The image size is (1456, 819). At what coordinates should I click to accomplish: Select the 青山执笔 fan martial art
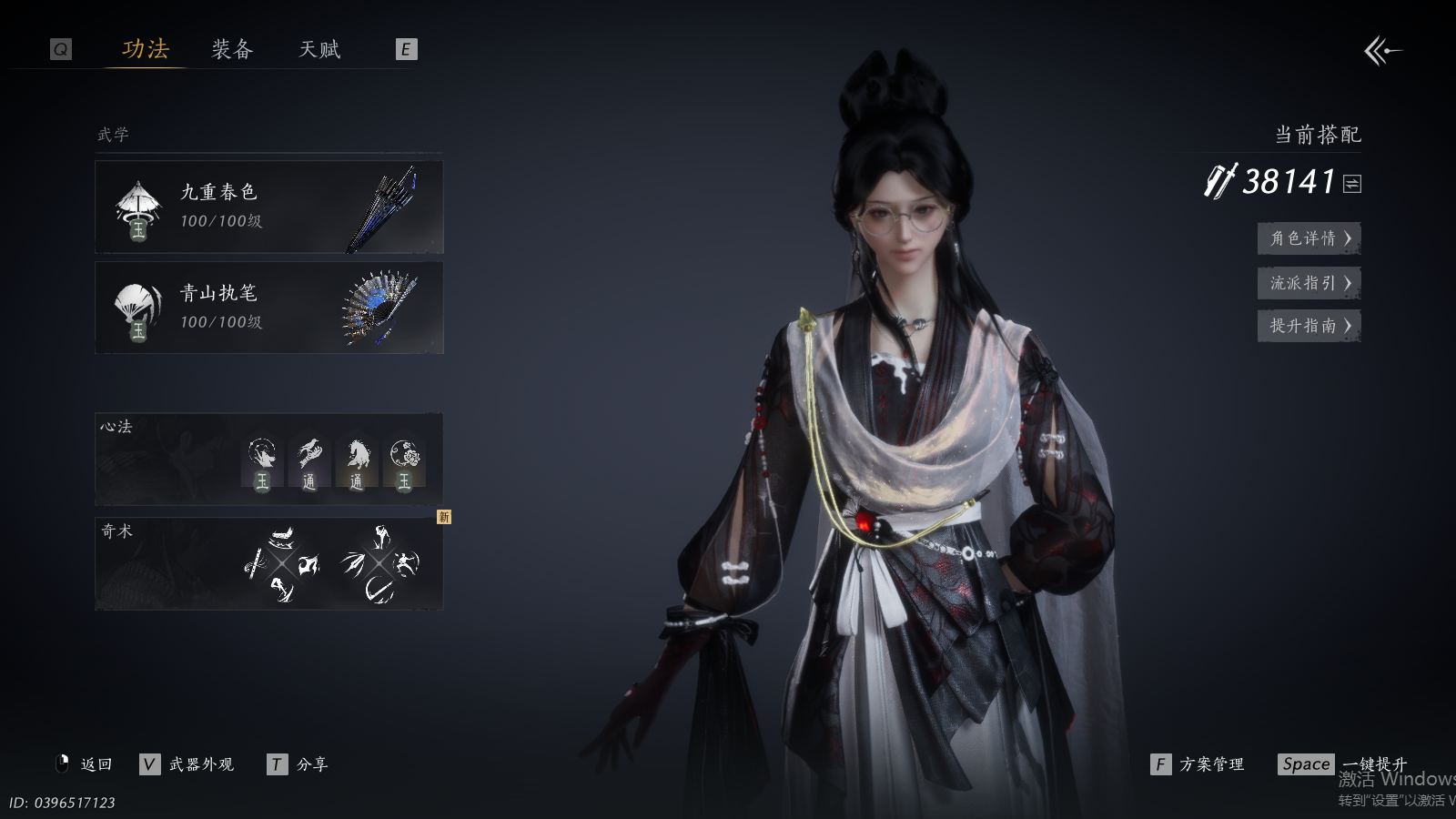click(268, 308)
